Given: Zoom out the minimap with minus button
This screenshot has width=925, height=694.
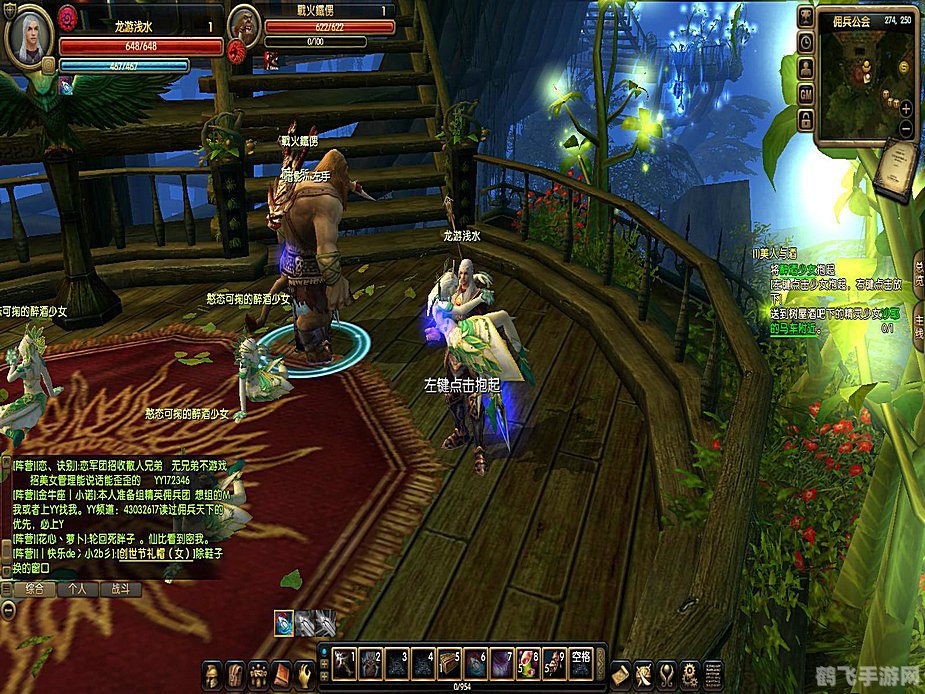Looking at the screenshot, I should (906, 128).
